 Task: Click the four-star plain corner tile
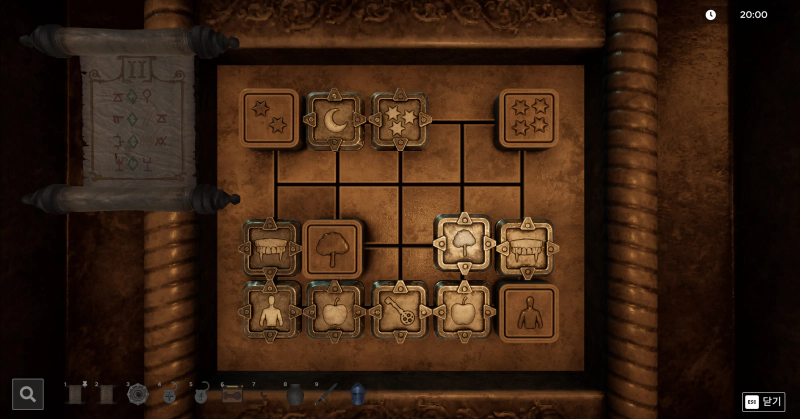(x=528, y=118)
